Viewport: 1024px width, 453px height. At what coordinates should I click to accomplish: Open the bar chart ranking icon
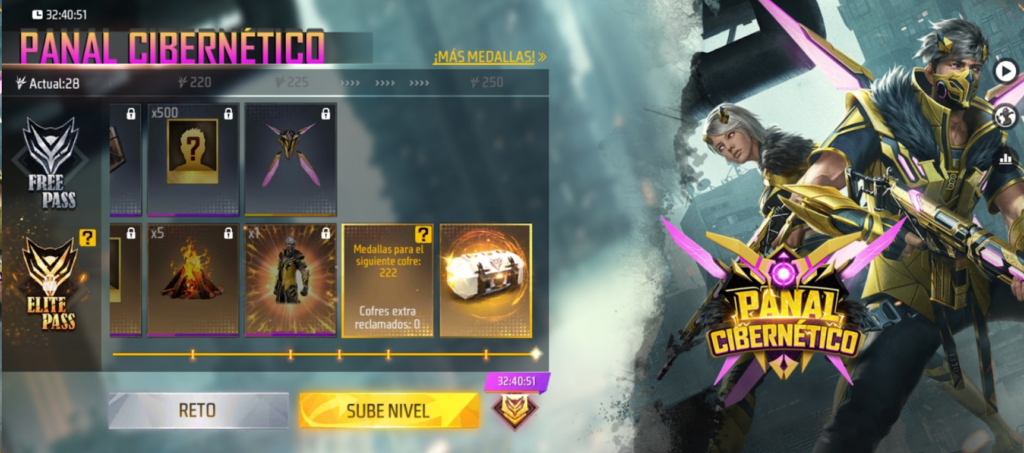(1005, 158)
